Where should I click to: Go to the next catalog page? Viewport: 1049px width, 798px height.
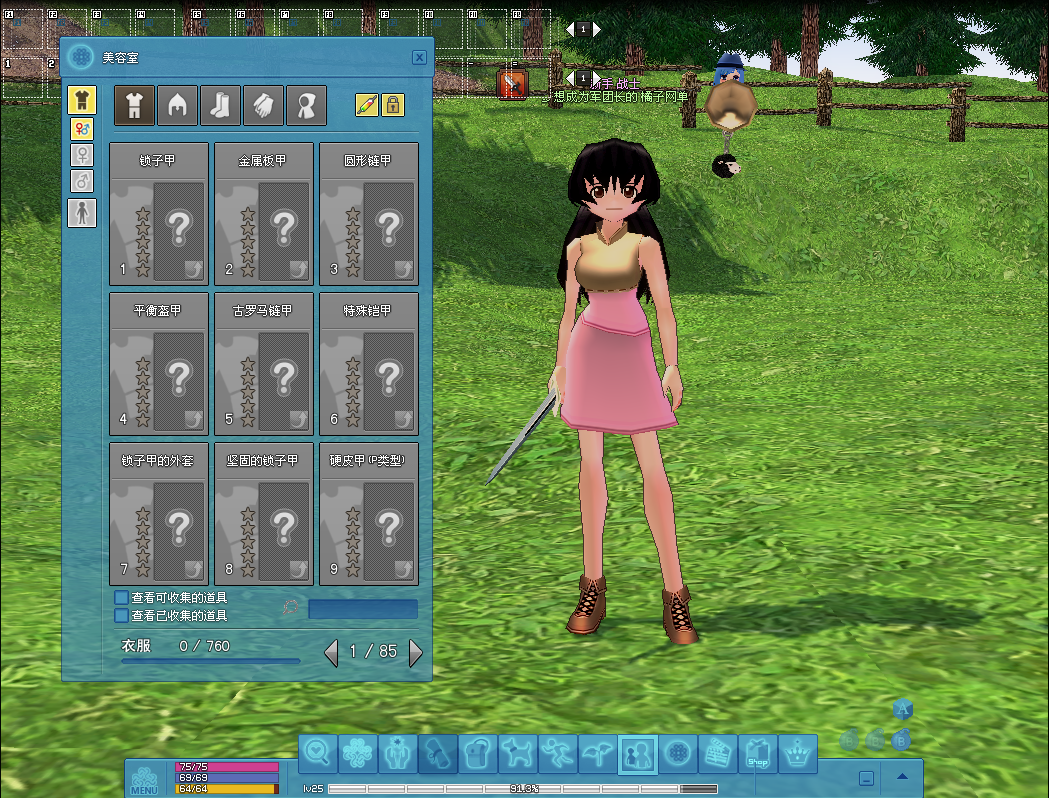click(416, 653)
